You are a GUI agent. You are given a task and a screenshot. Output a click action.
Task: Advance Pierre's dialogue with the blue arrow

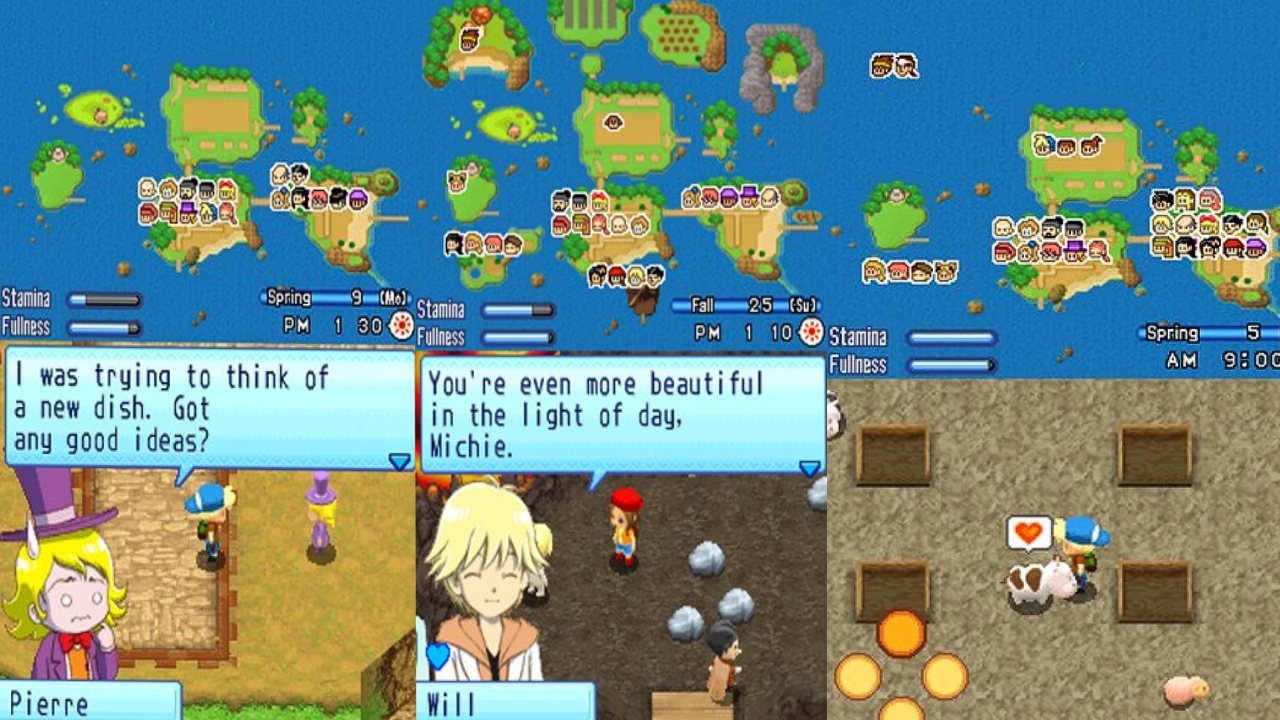[399, 461]
